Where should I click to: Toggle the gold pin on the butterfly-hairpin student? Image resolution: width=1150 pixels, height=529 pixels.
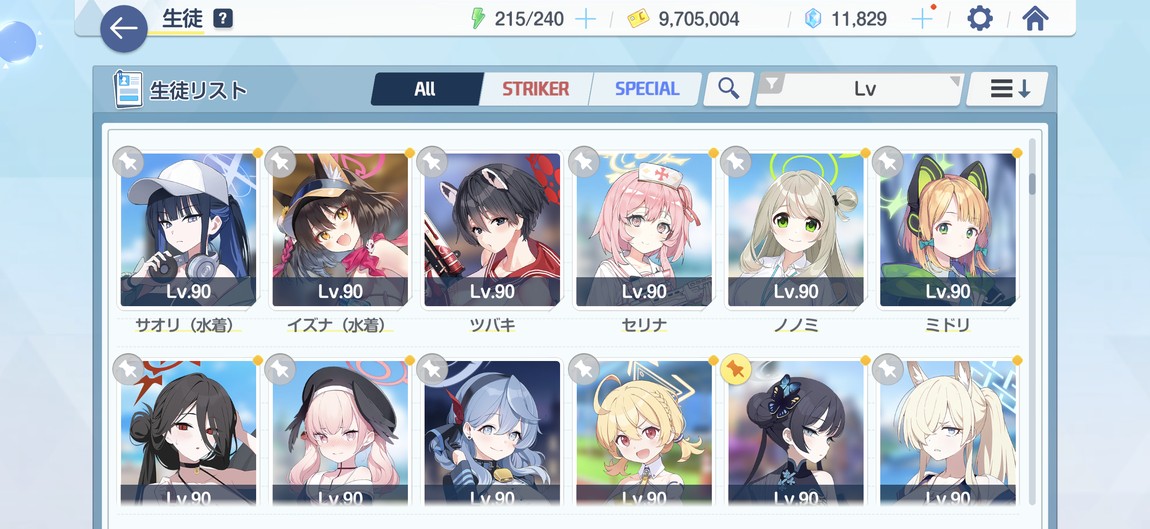tap(734, 369)
